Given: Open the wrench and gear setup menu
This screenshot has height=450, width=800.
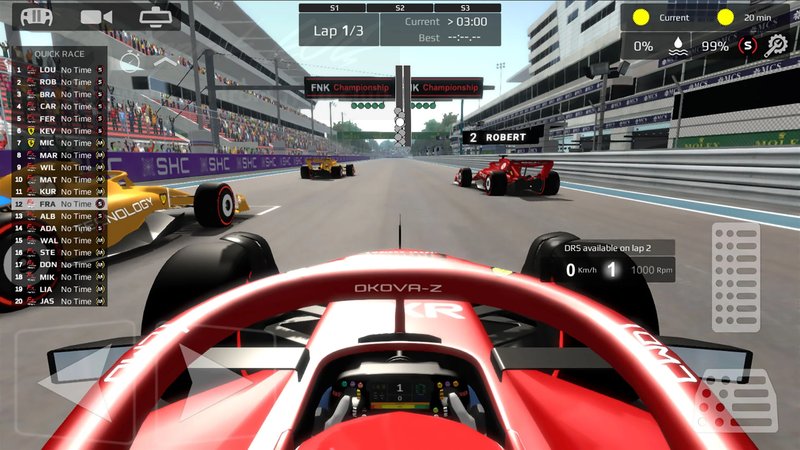Looking at the screenshot, I should [x=777, y=45].
